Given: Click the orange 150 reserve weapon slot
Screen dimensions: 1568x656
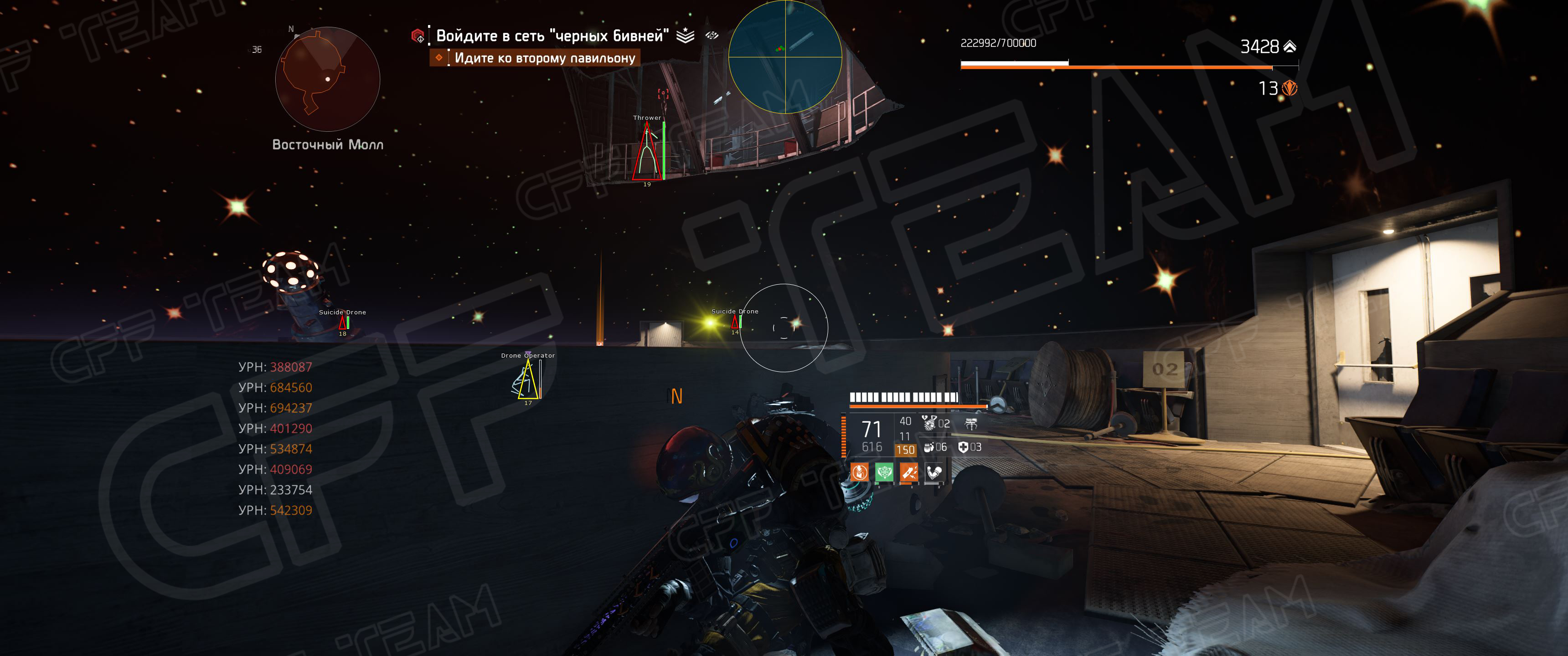Looking at the screenshot, I should pyautogui.click(x=905, y=450).
